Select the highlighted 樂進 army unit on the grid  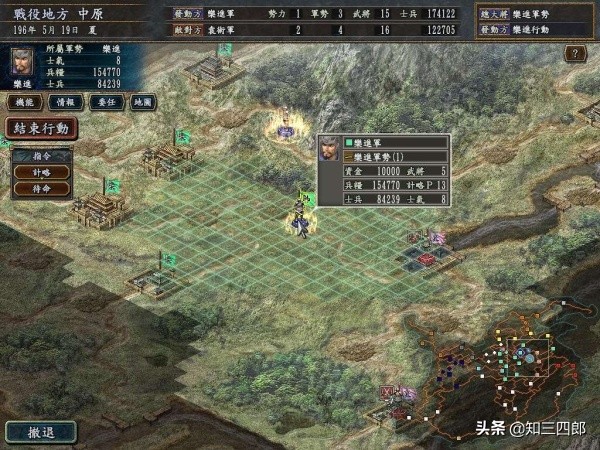coord(299,213)
